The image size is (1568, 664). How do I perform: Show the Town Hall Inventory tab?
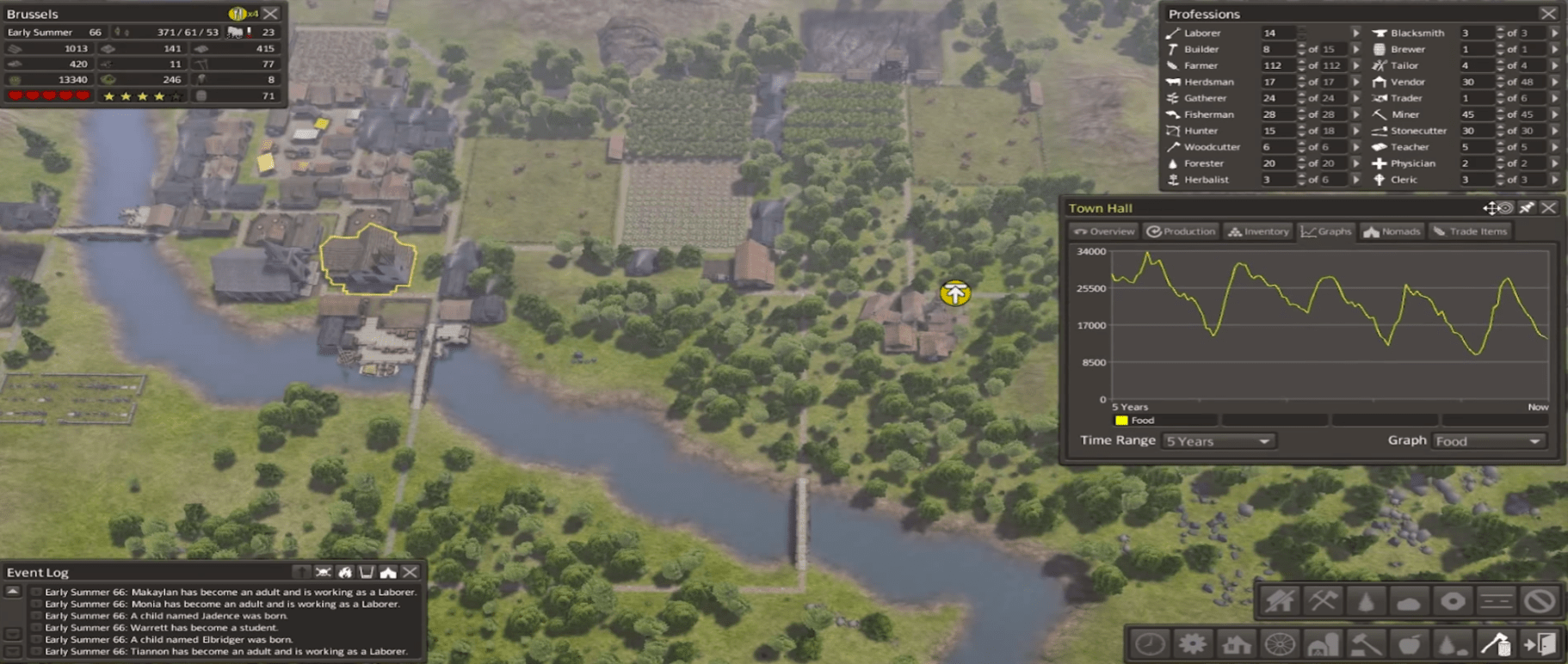1258,231
